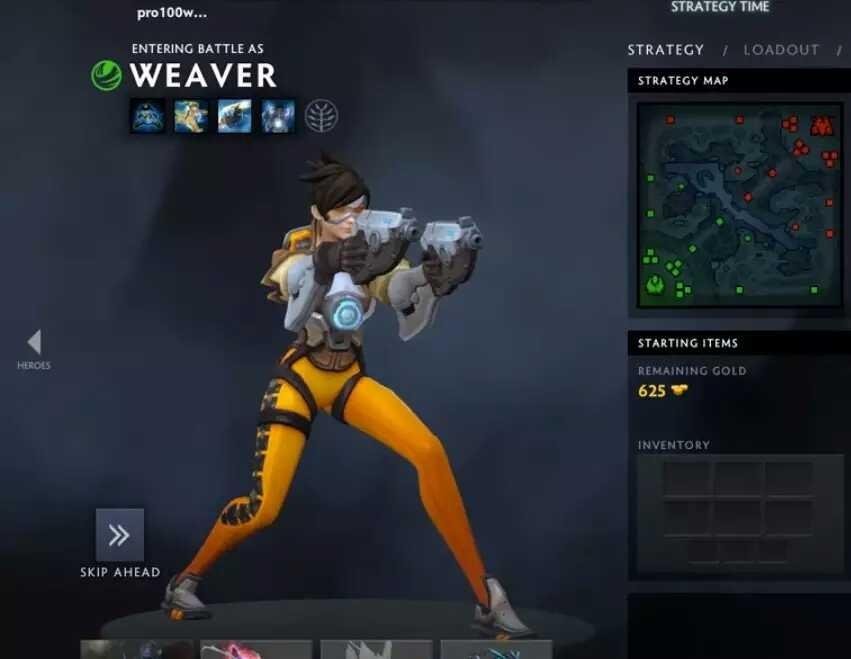Select Weaver's fourth ability icon
This screenshot has width=851, height=659.
pos(278,116)
